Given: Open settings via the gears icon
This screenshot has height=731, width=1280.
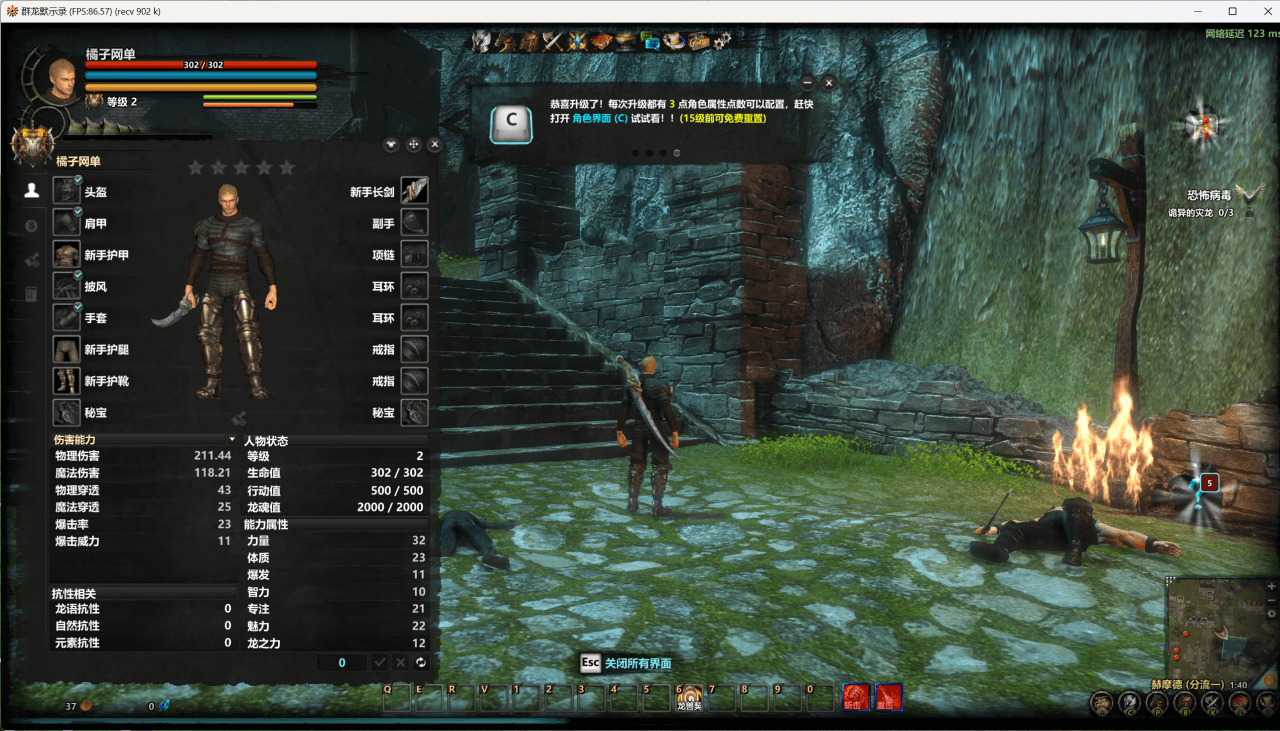Looking at the screenshot, I should 722,41.
